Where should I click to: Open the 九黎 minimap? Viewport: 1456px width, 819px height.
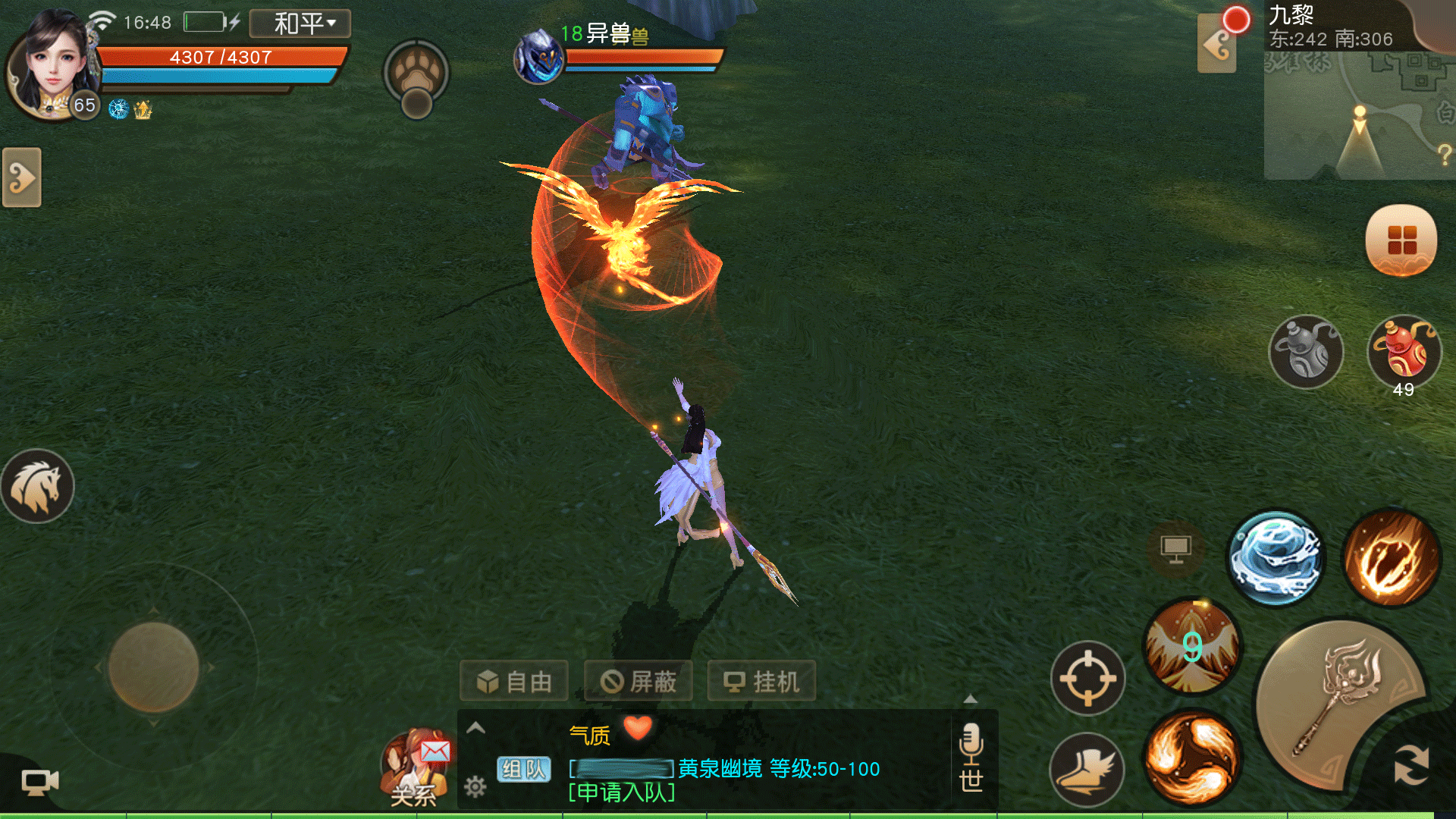tap(1359, 114)
